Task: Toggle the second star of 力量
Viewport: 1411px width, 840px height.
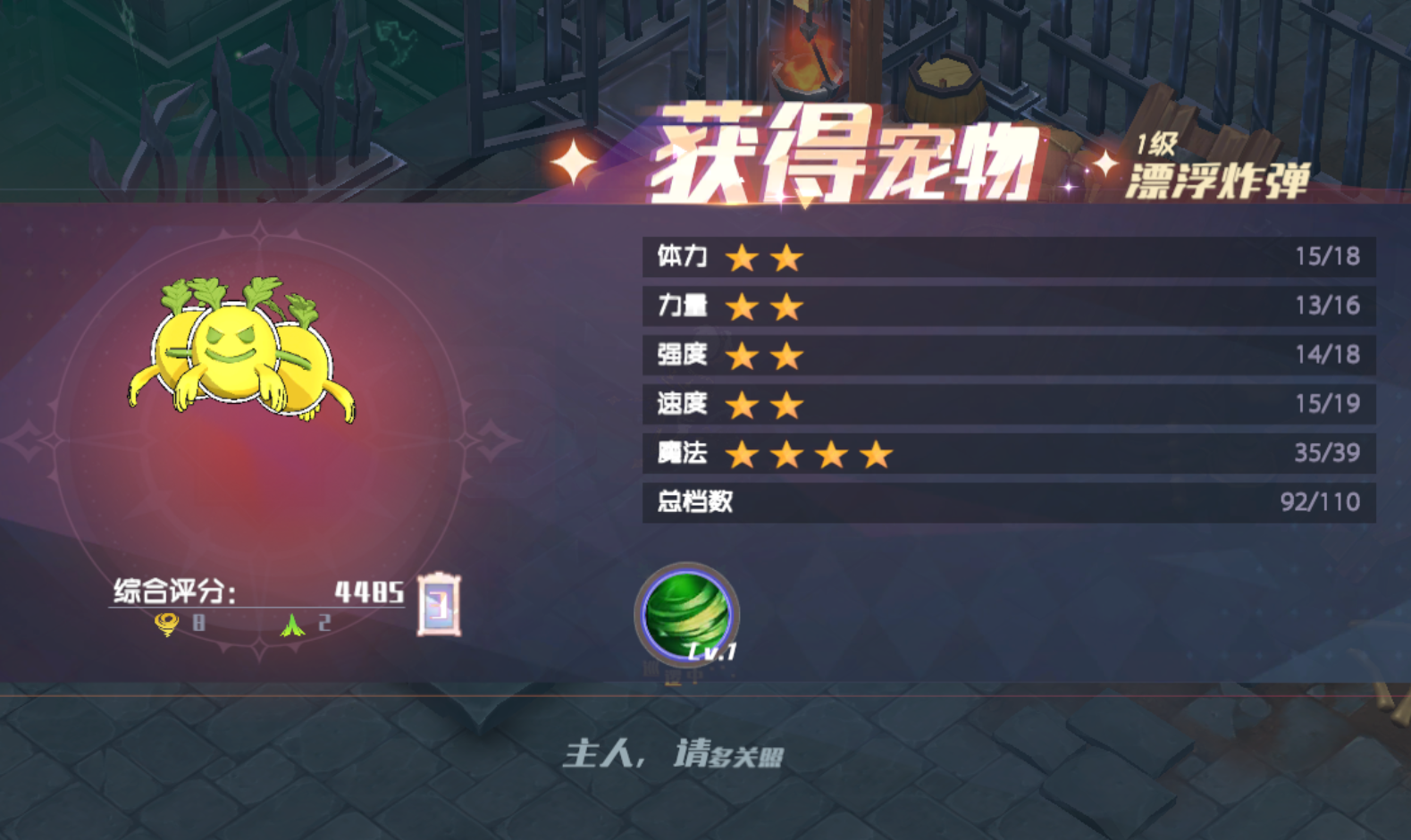Action: click(785, 306)
